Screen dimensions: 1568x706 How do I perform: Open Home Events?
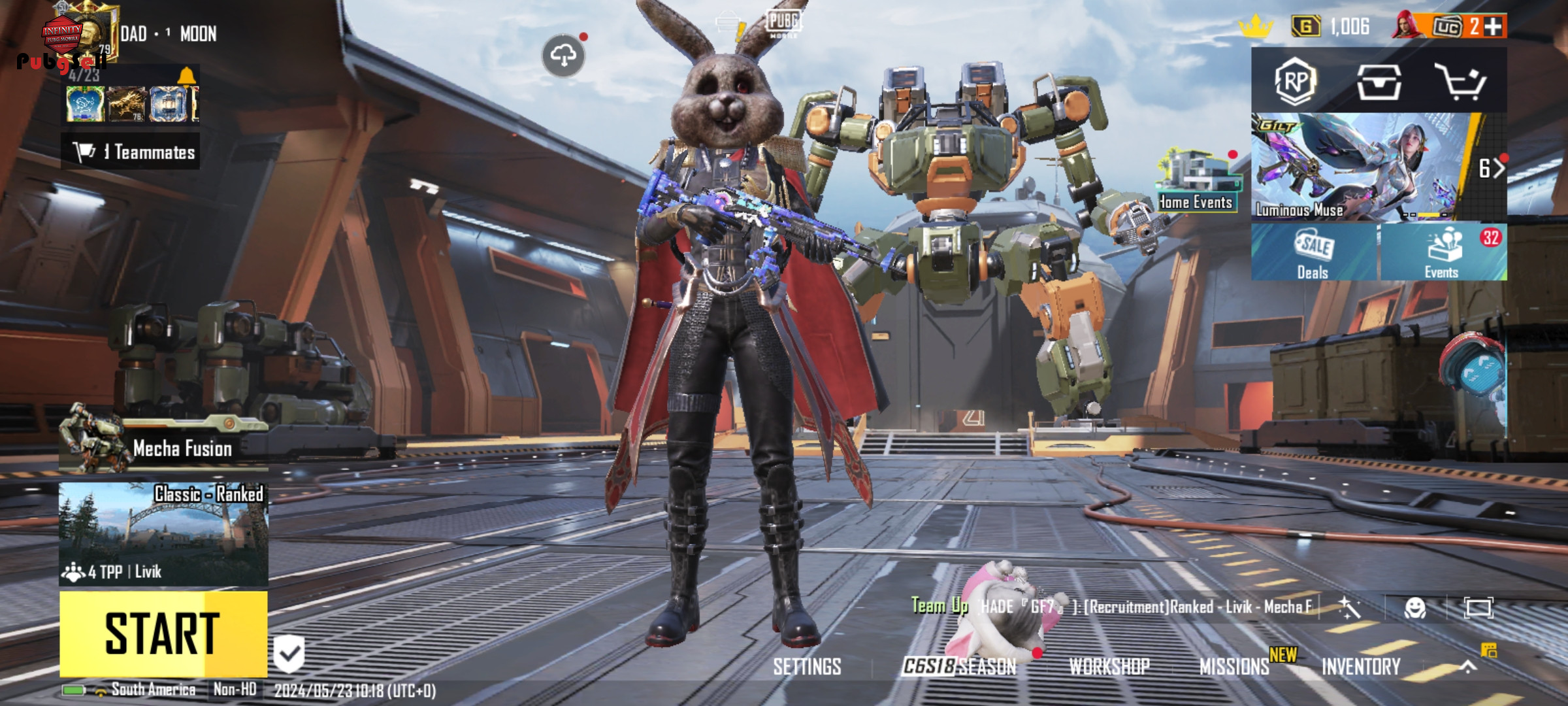[x=1196, y=180]
